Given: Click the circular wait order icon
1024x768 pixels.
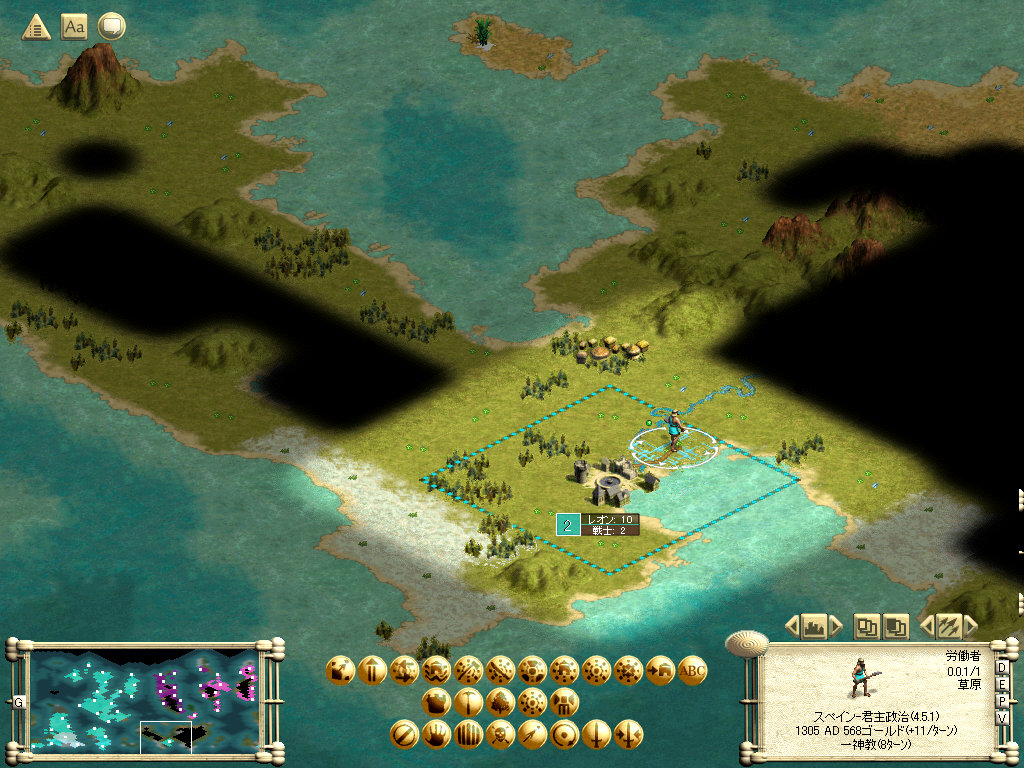Looking at the screenshot, I should coord(564,735).
